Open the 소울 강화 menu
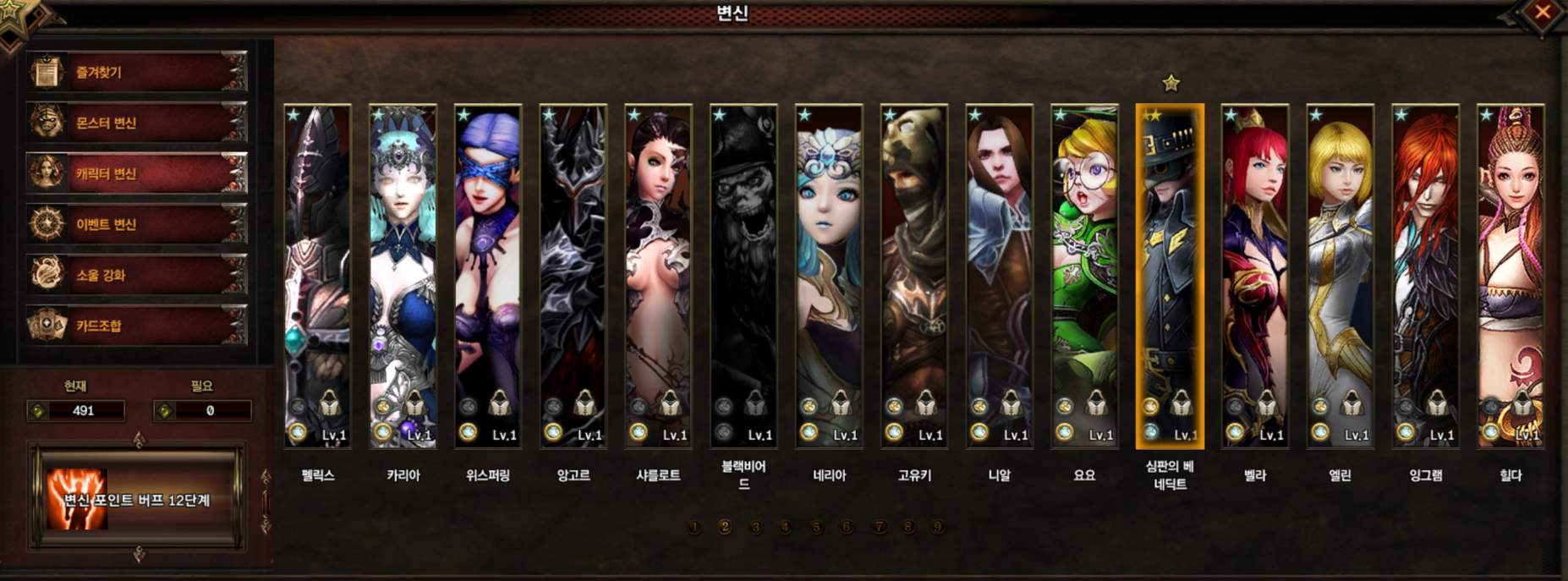 click(x=137, y=275)
